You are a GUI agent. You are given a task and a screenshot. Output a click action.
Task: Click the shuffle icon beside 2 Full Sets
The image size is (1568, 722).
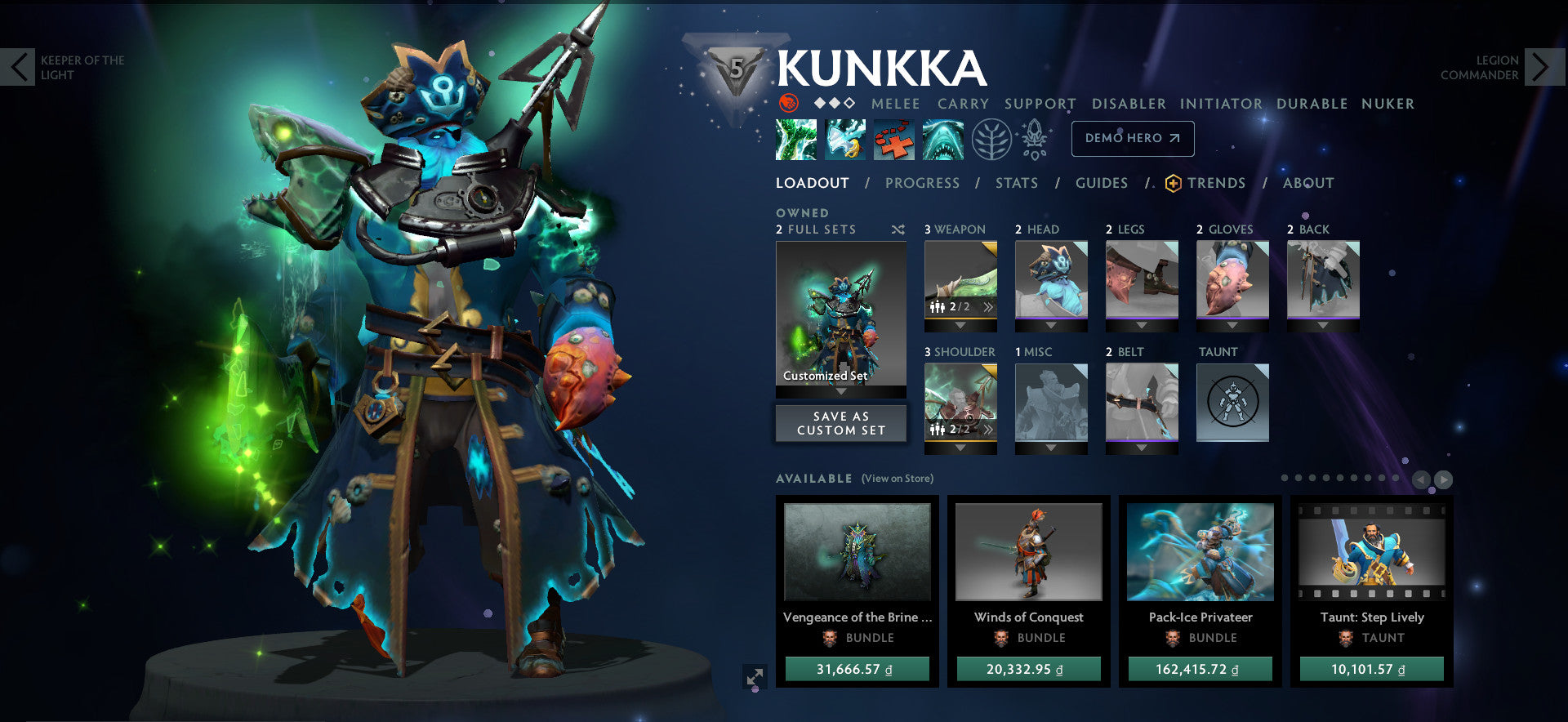click(898, 230)
